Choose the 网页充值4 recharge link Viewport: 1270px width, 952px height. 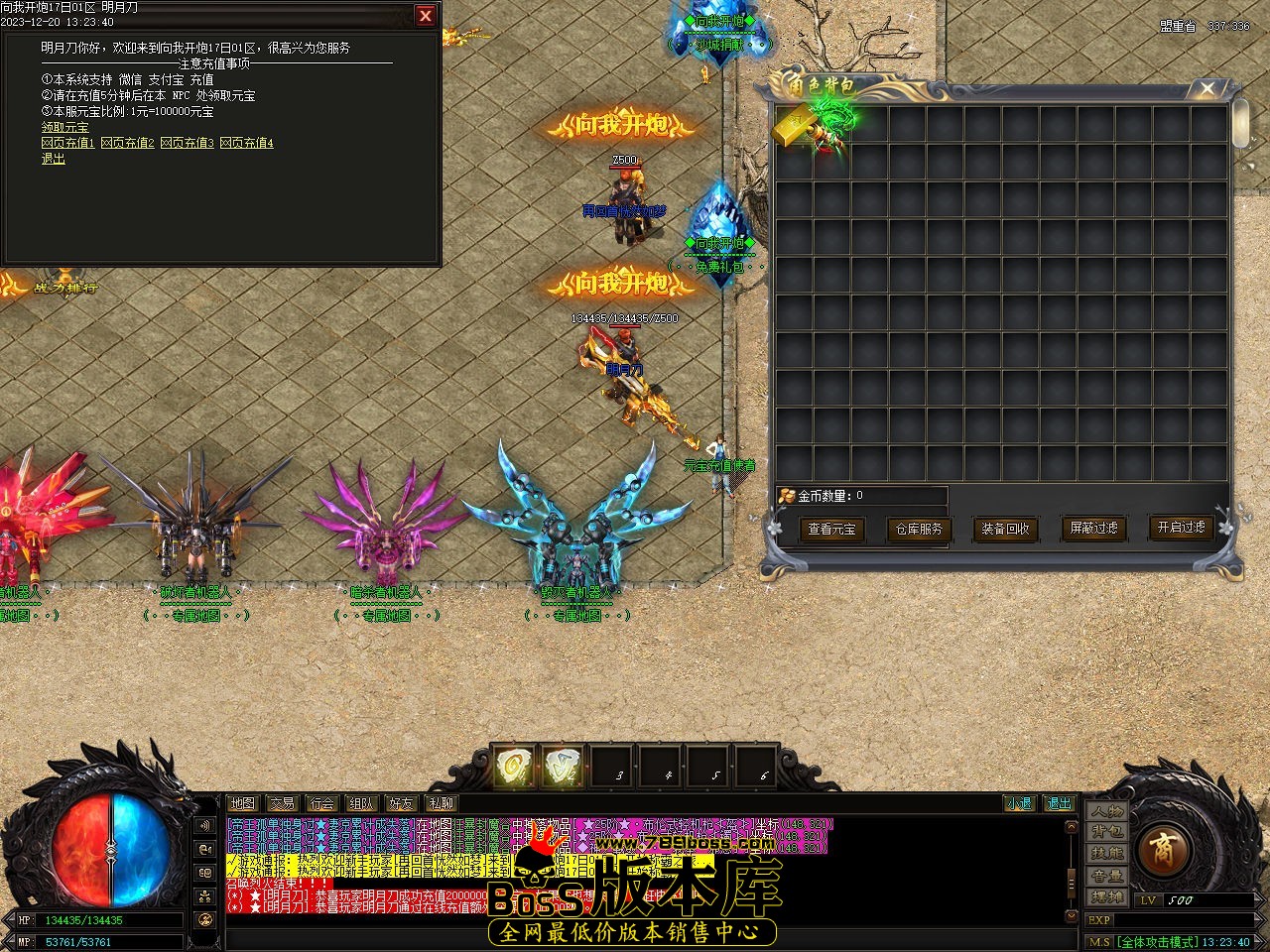coord(247,143)
